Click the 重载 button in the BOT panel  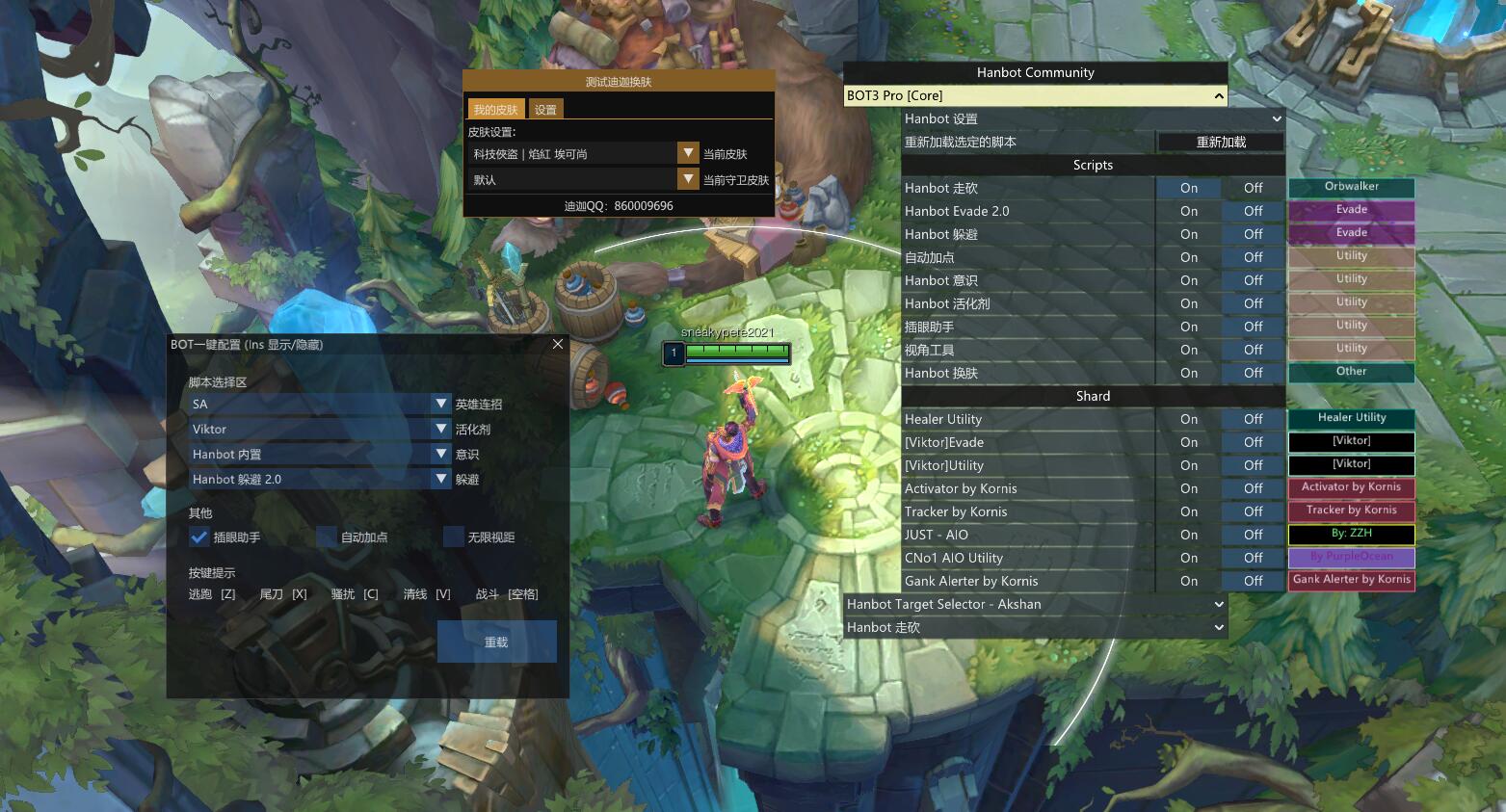point(496,642)
